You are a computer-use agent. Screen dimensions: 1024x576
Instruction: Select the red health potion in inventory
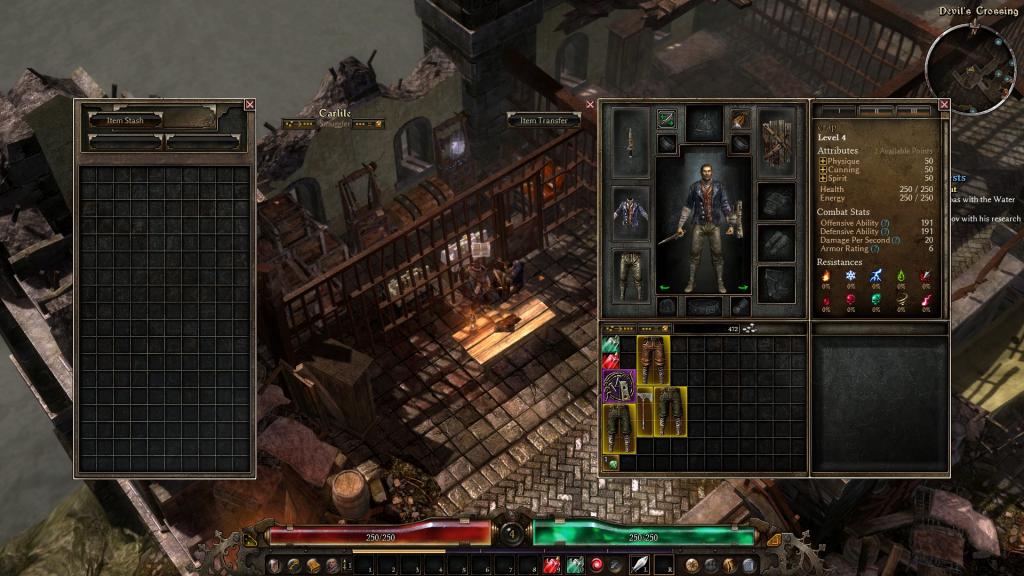pos(611,362)
